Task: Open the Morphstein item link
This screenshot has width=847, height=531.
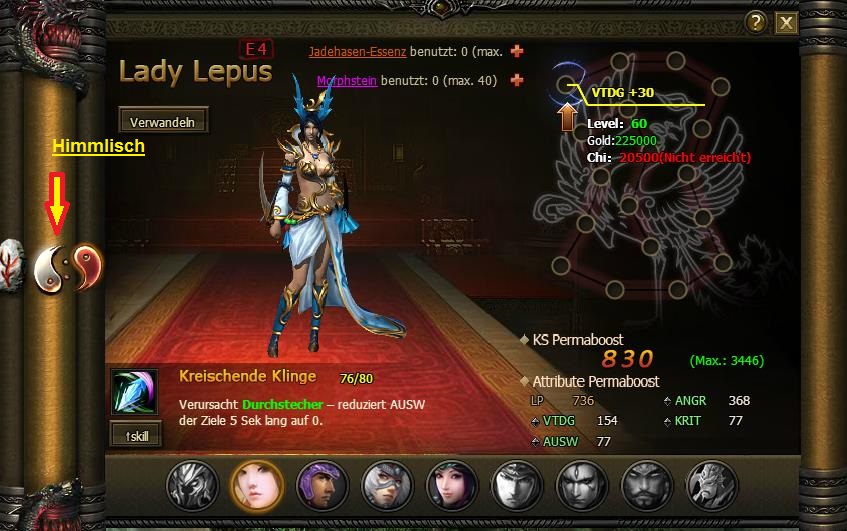Action: click(x=346, y=80)
